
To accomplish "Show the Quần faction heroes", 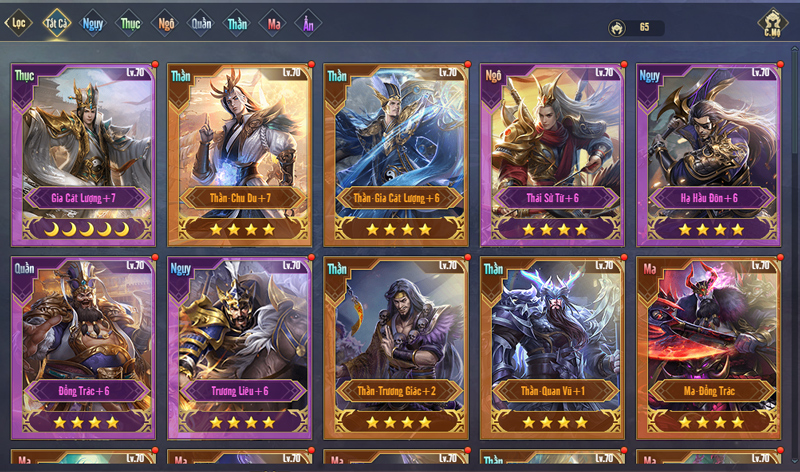I will coord(201,22).
